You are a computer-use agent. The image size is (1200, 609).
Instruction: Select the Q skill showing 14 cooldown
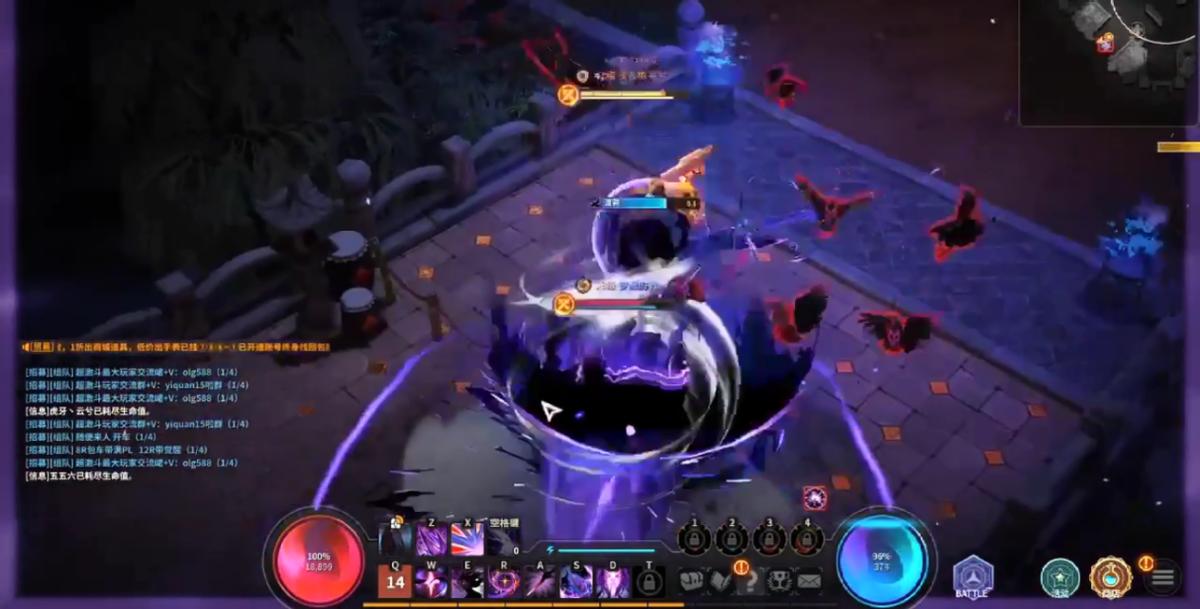395,581
